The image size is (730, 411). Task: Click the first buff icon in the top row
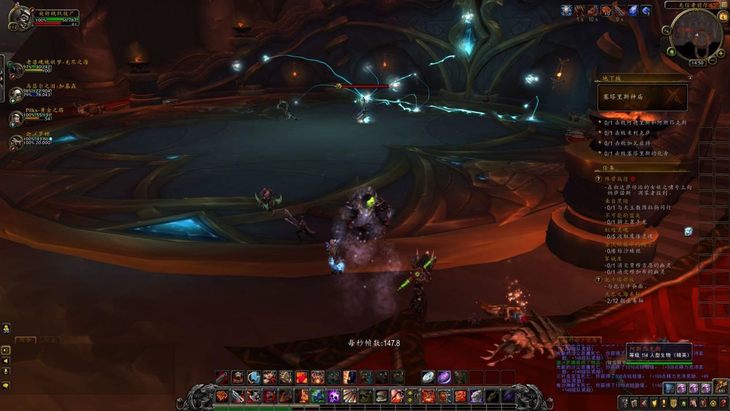pyautogui.click(x=567, y=10)
